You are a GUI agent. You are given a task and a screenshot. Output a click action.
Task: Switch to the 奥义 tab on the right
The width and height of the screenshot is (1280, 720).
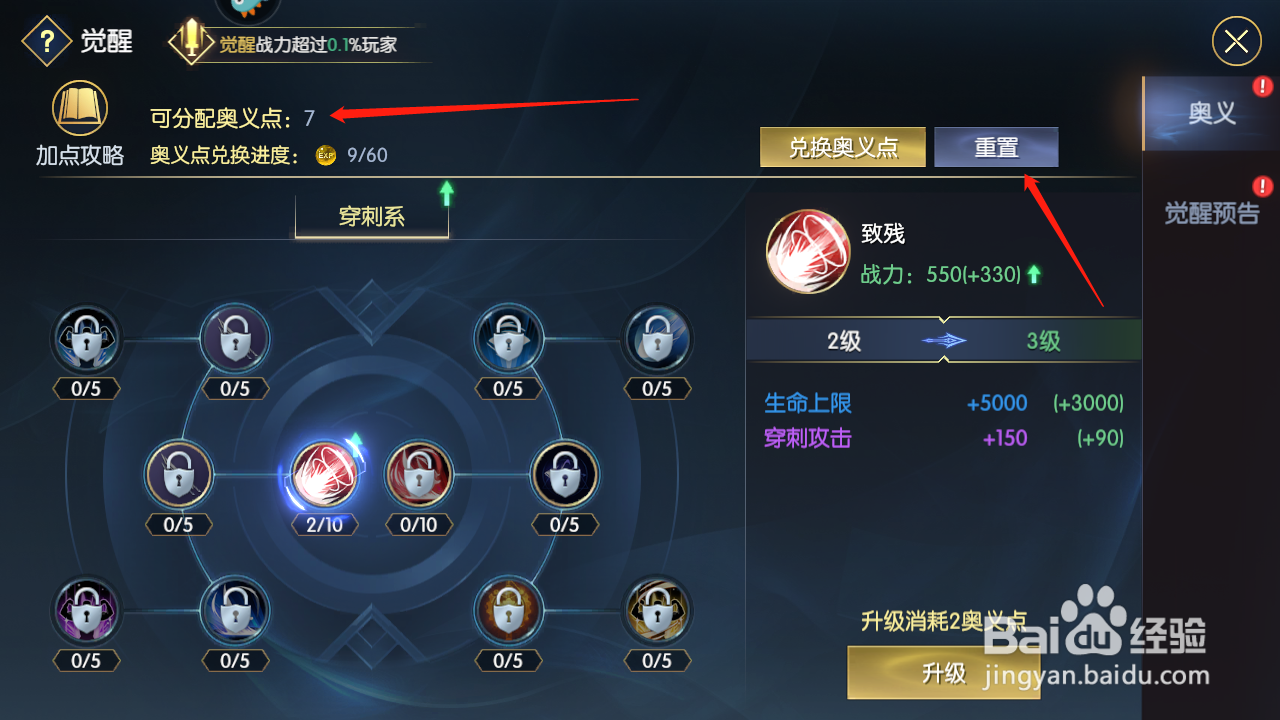click(x=1211, y=112)
